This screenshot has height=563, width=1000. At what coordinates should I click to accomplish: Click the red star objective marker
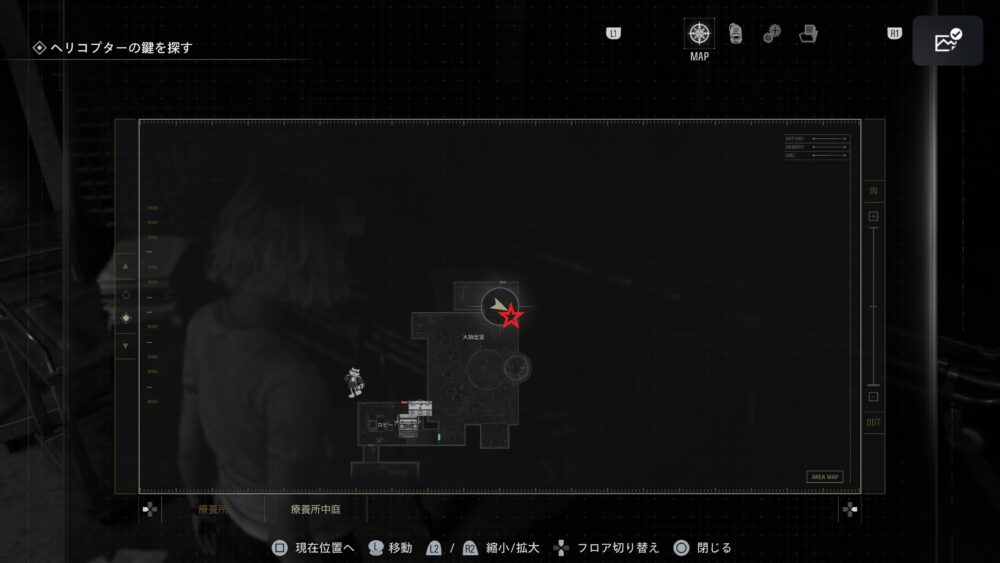click(x=511, y=317)
